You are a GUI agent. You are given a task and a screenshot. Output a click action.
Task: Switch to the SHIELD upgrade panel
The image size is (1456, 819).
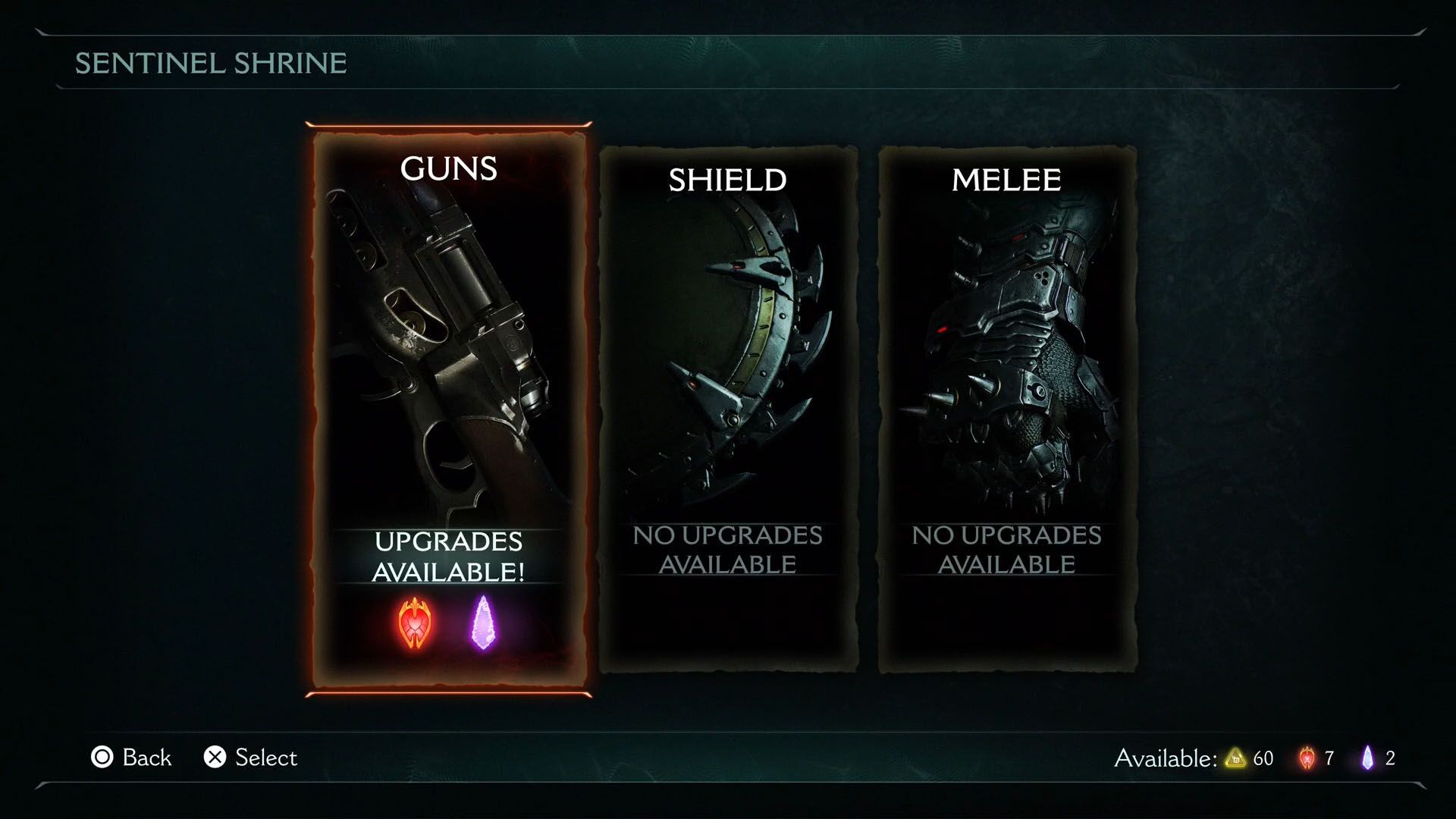(726, 409)
